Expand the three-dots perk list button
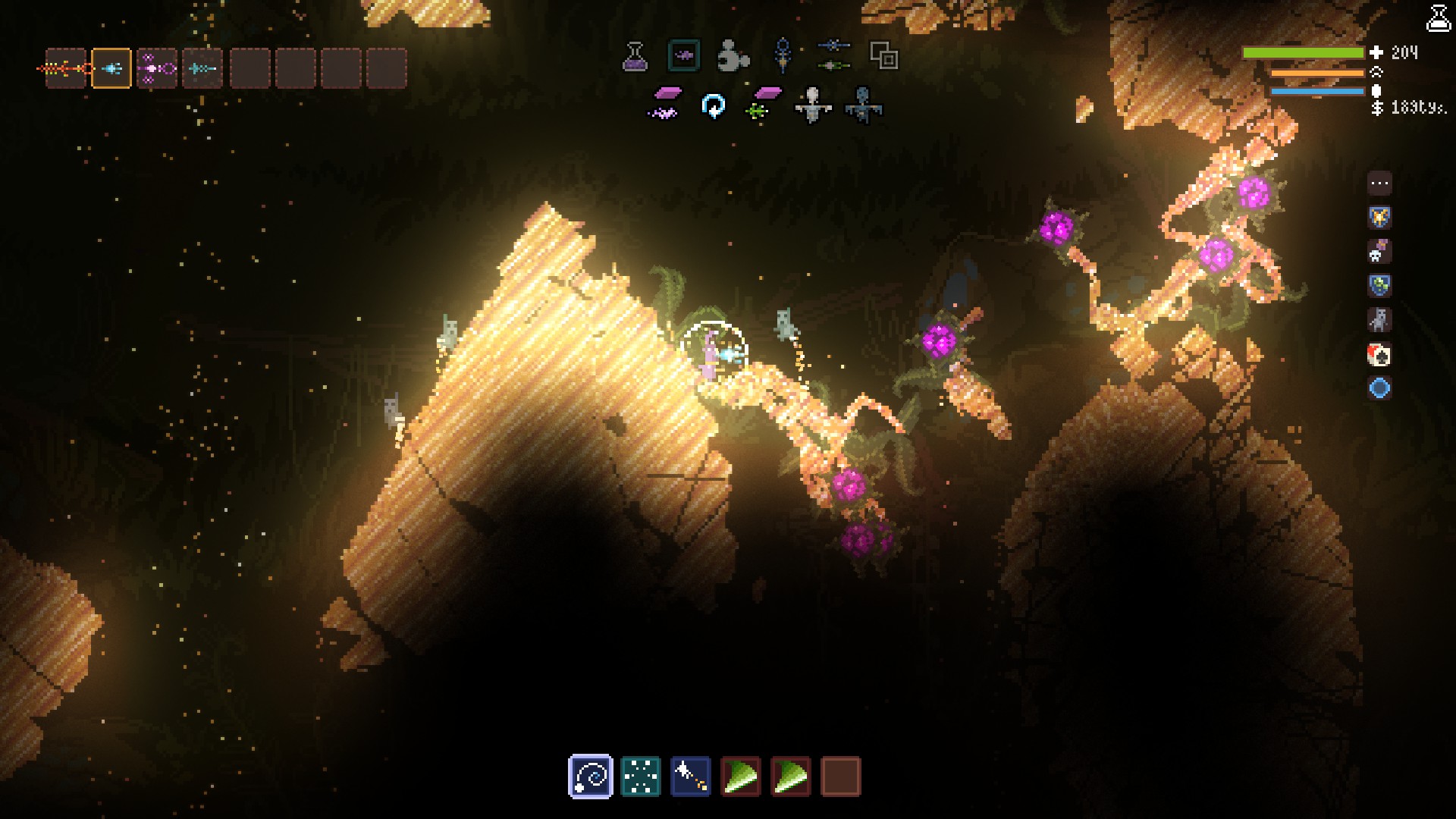Image resolution: width=1456 pixels, height=819 pixels. pyautogui.click(x=1379, y=183)
